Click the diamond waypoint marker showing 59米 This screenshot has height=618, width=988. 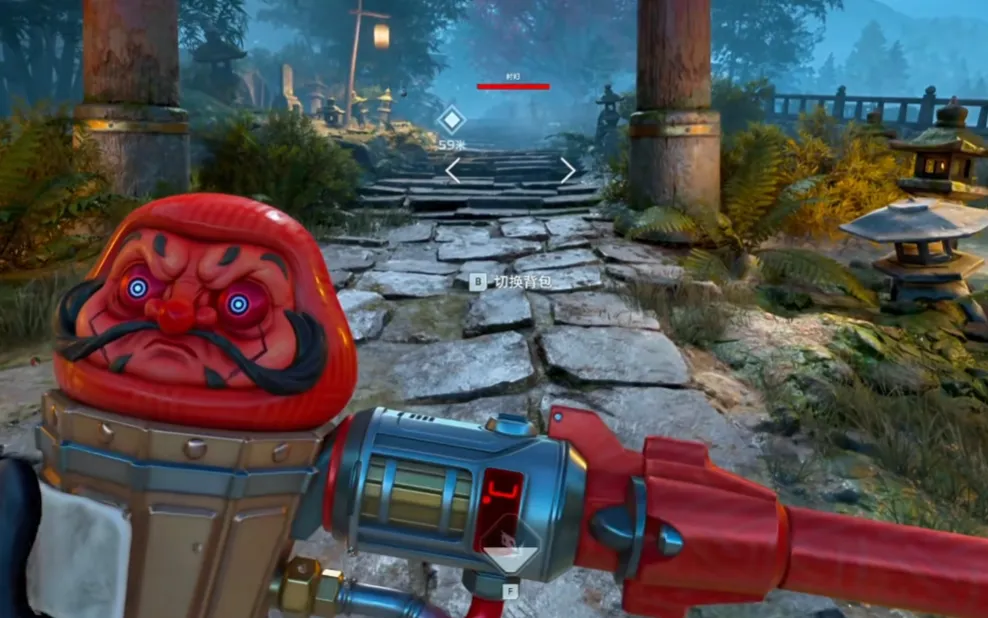452,121
